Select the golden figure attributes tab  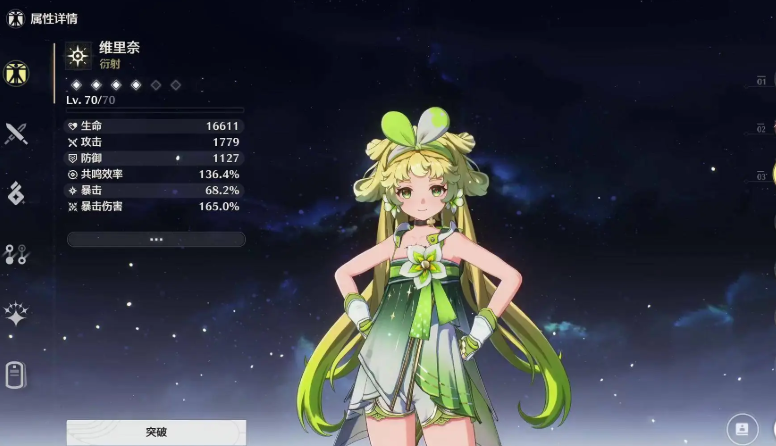point(16,73)
